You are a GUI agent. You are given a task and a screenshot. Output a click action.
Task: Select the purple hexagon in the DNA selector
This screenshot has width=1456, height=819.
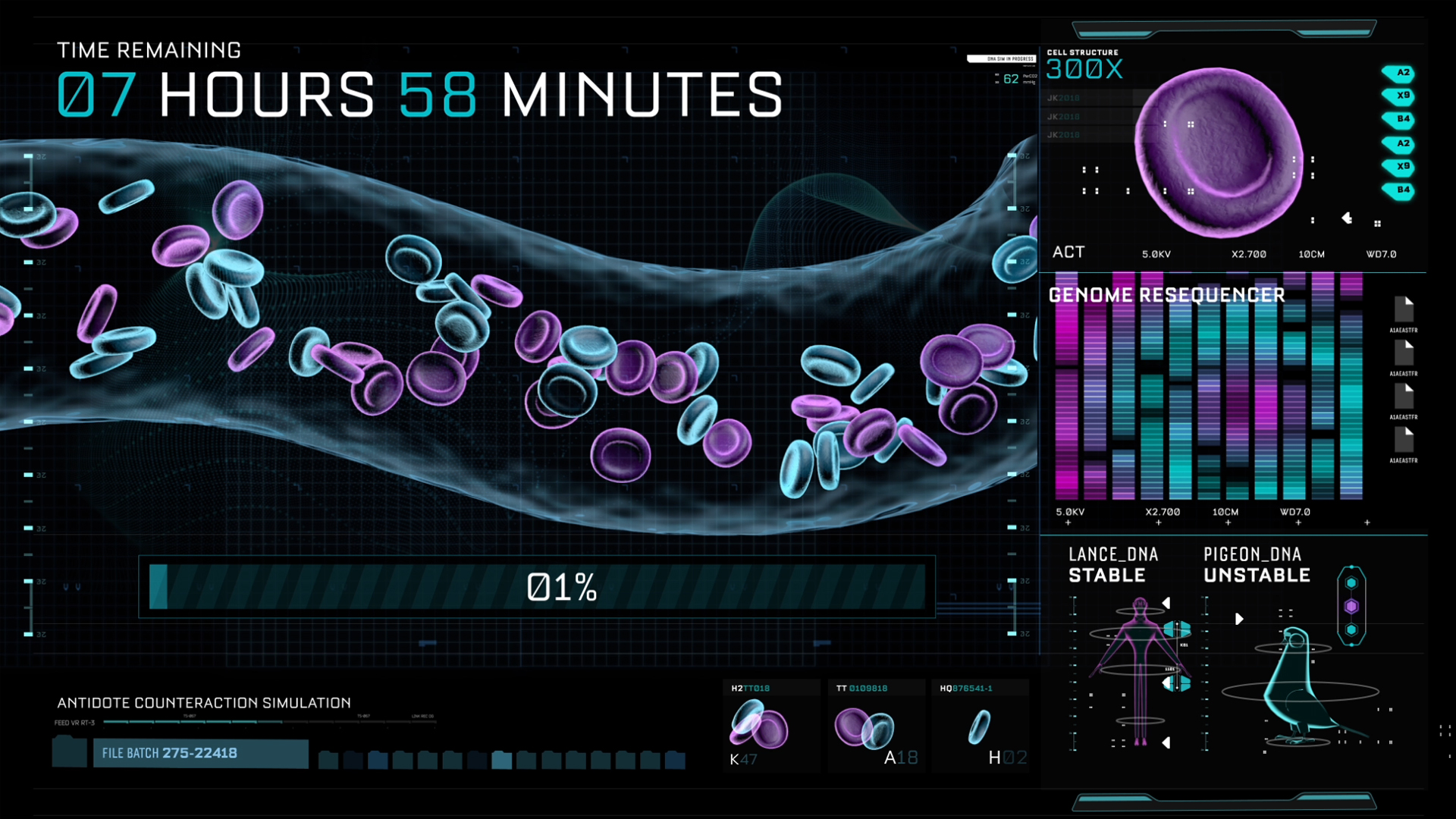(x=1351, y=607)
